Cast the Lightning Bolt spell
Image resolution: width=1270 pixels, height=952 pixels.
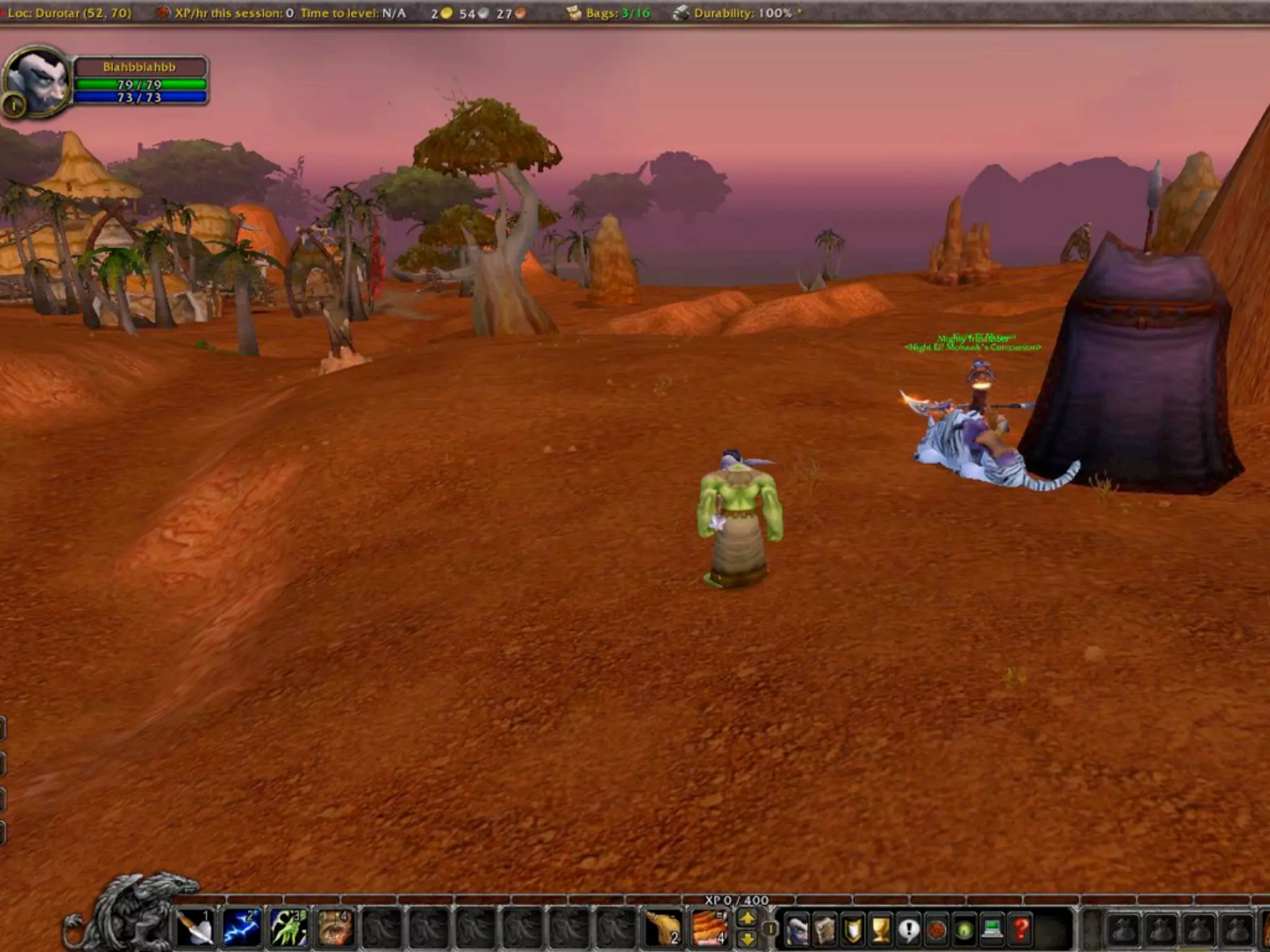click(242, 928)
